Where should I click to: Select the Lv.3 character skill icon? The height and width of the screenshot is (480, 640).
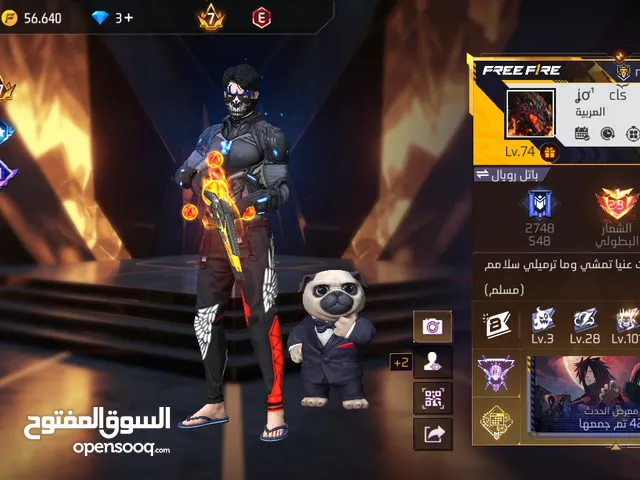tap(543, 320)
